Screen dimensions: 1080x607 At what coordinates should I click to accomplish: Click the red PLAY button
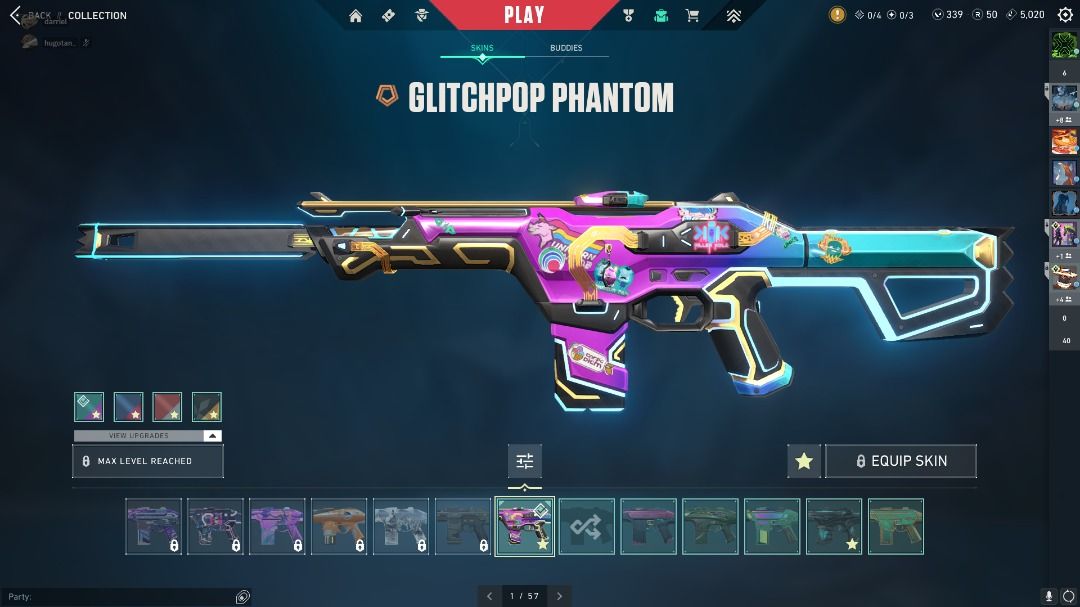point(524,15)
